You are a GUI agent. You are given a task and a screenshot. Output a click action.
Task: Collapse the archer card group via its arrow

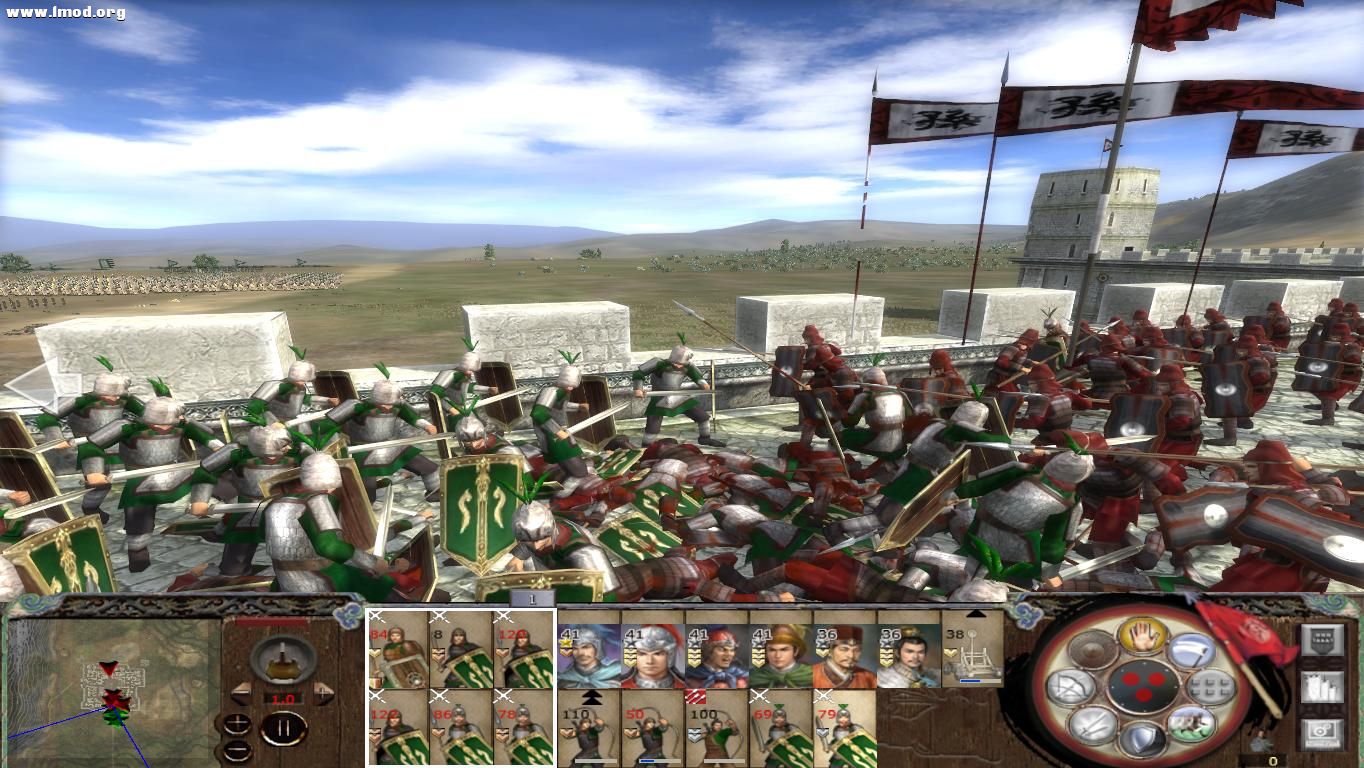pos(590,697)
